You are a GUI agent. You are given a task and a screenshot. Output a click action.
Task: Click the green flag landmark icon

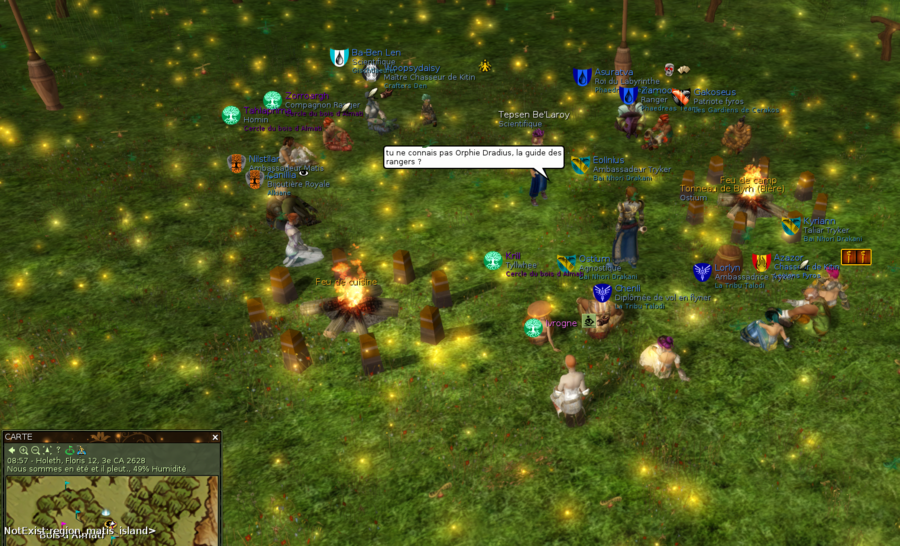pyautogui.click(x=70, y=450)
